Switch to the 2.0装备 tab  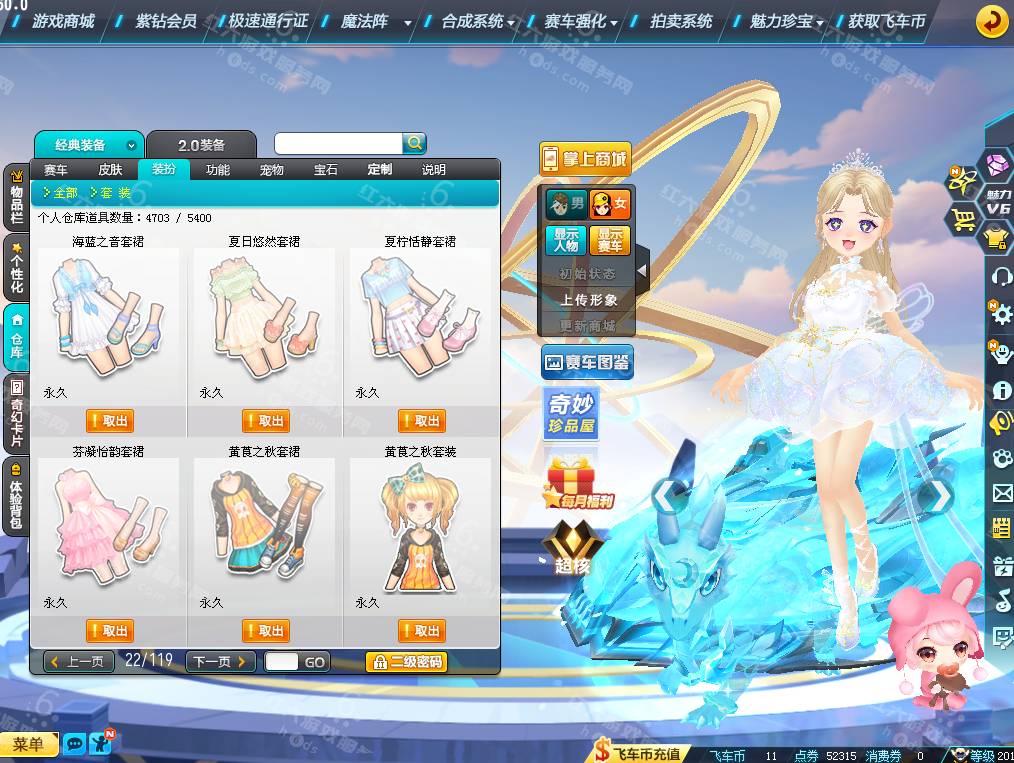click(201, 145)
